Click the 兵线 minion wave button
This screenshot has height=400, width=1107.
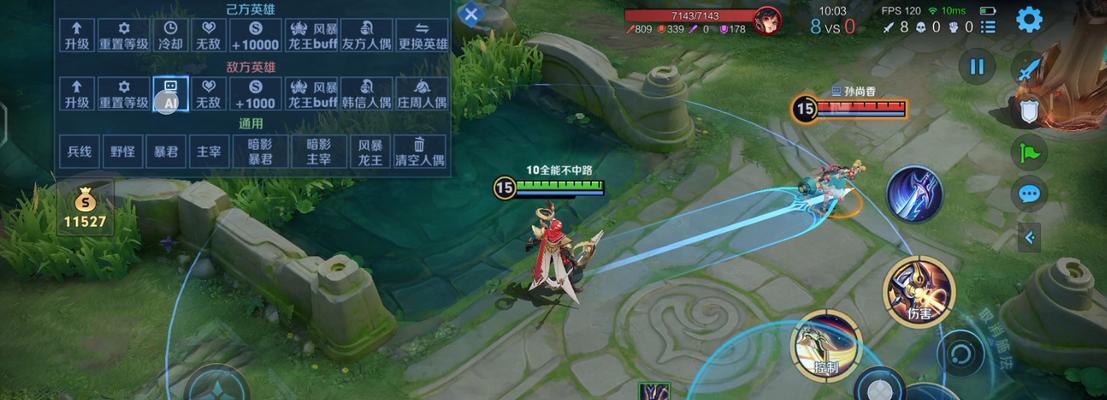point(79,151)
